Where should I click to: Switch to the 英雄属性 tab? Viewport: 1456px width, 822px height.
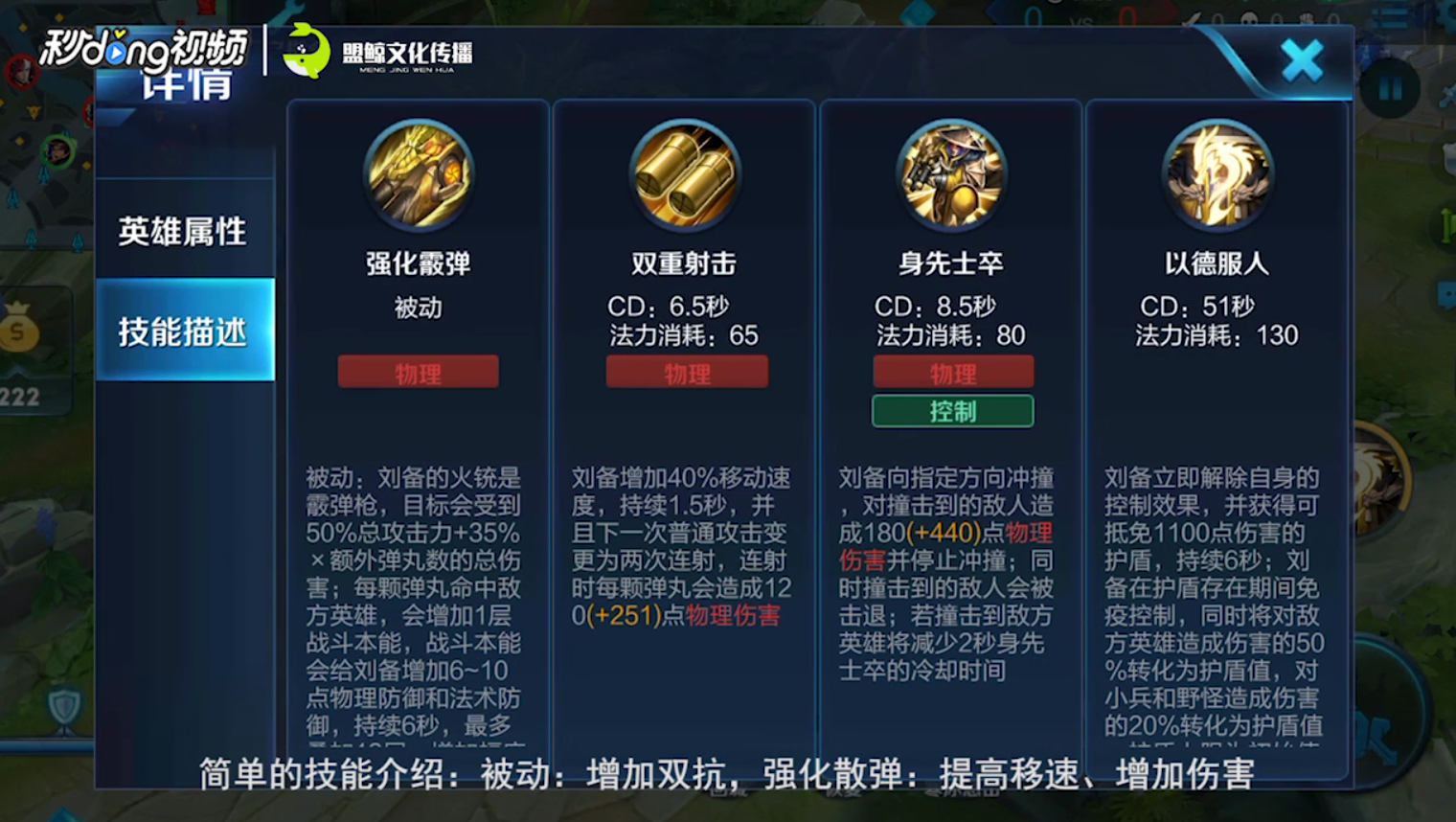pos(183,232)
